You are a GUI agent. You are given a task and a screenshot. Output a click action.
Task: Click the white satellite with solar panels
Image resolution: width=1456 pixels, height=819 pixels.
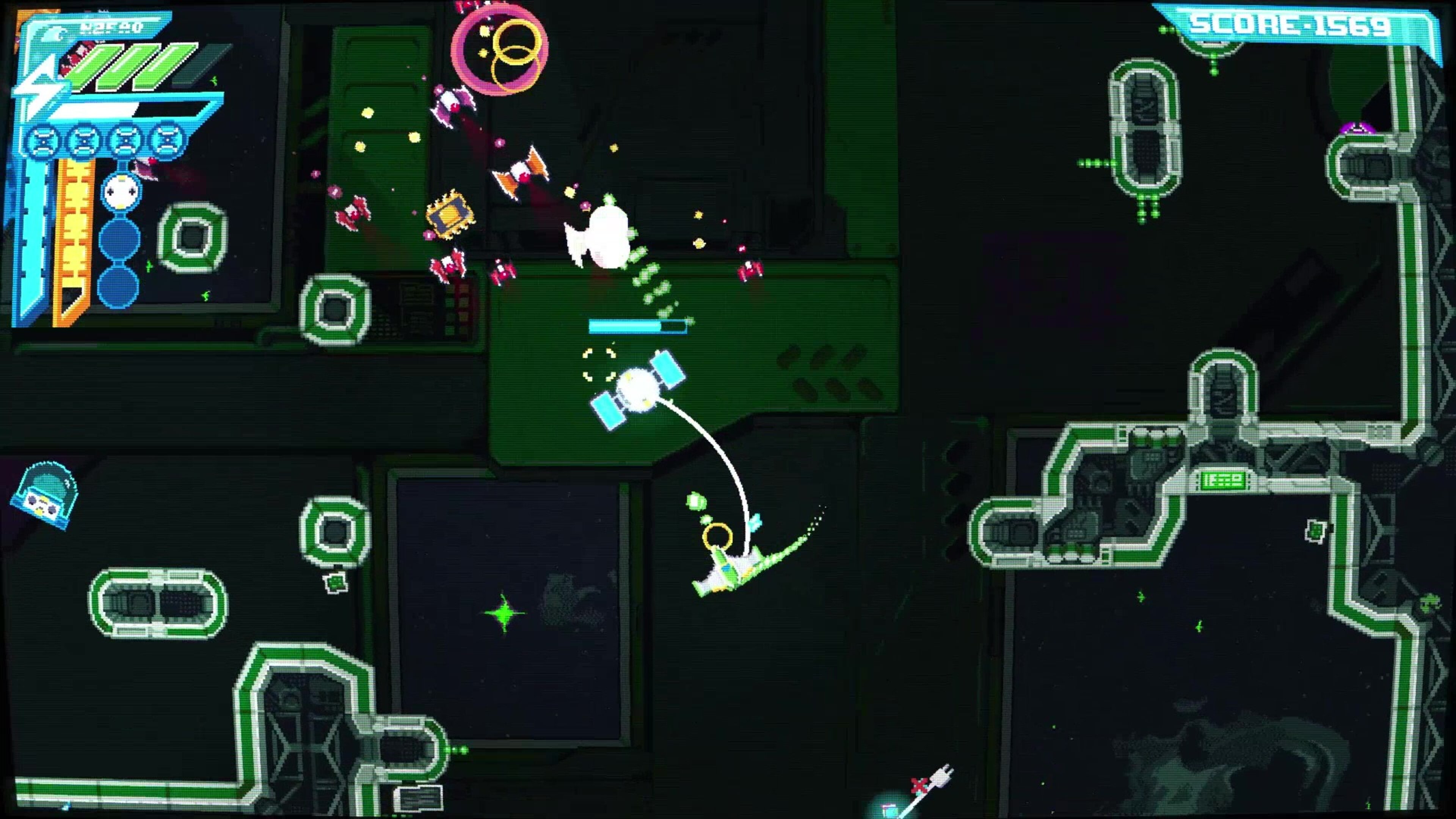click(x=639, y=390)
